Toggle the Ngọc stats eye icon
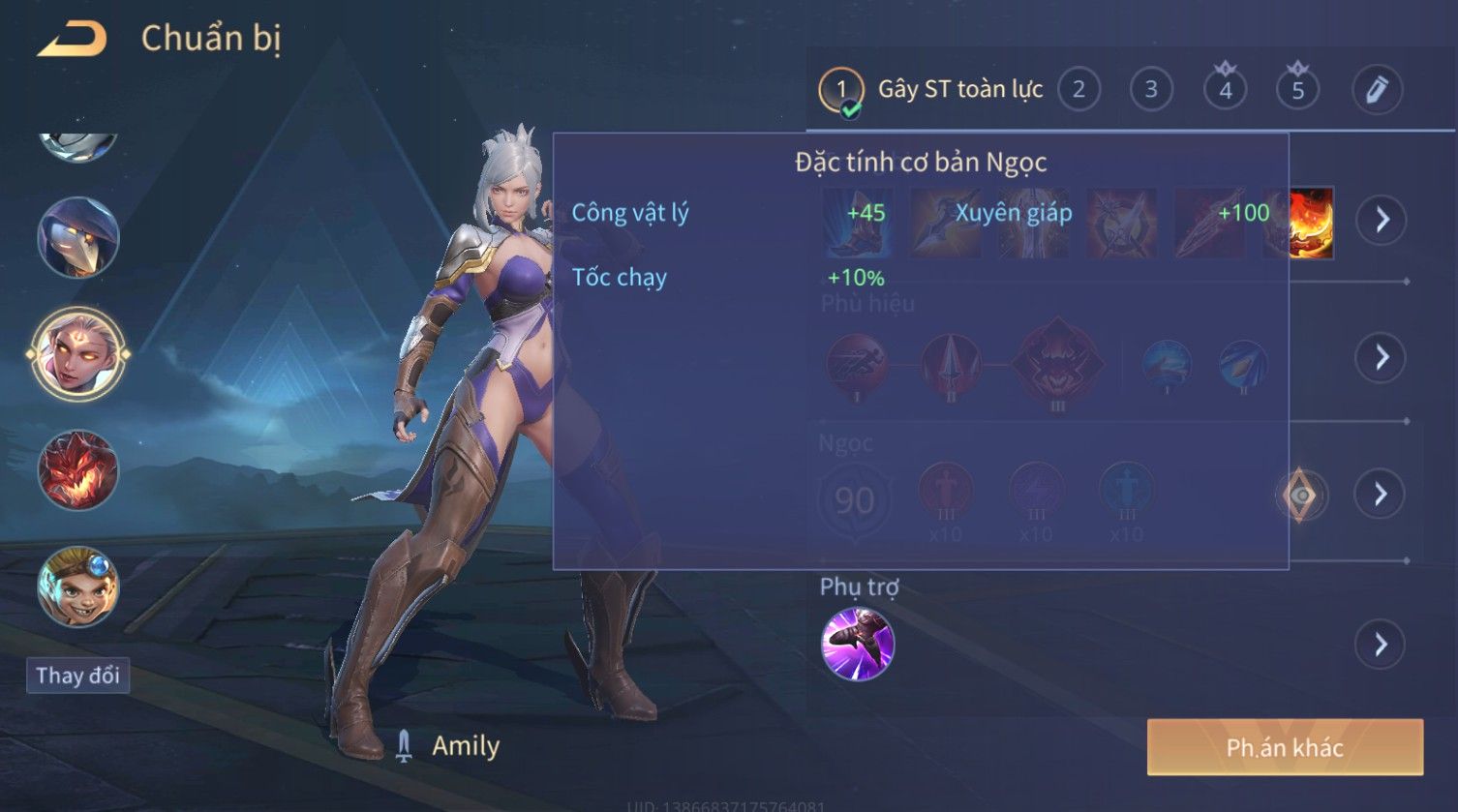 point(1302,496)
